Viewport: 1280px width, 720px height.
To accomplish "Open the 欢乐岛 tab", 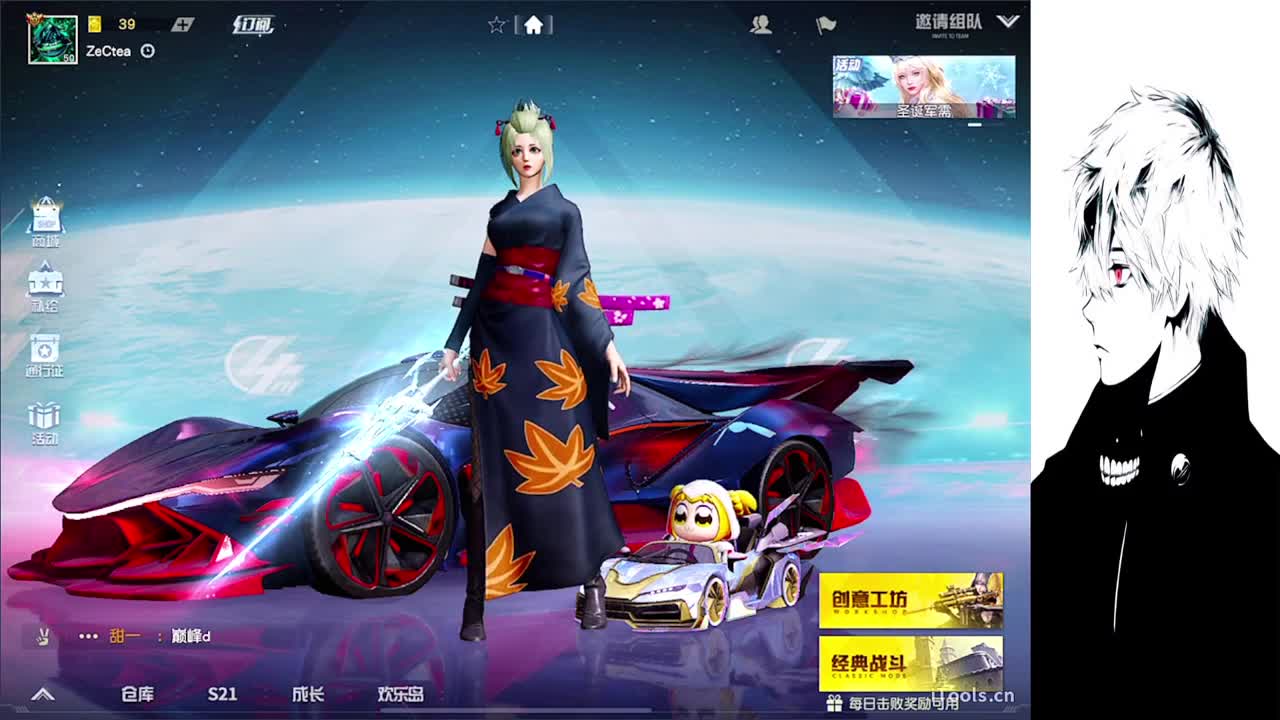I will [400, 693].
